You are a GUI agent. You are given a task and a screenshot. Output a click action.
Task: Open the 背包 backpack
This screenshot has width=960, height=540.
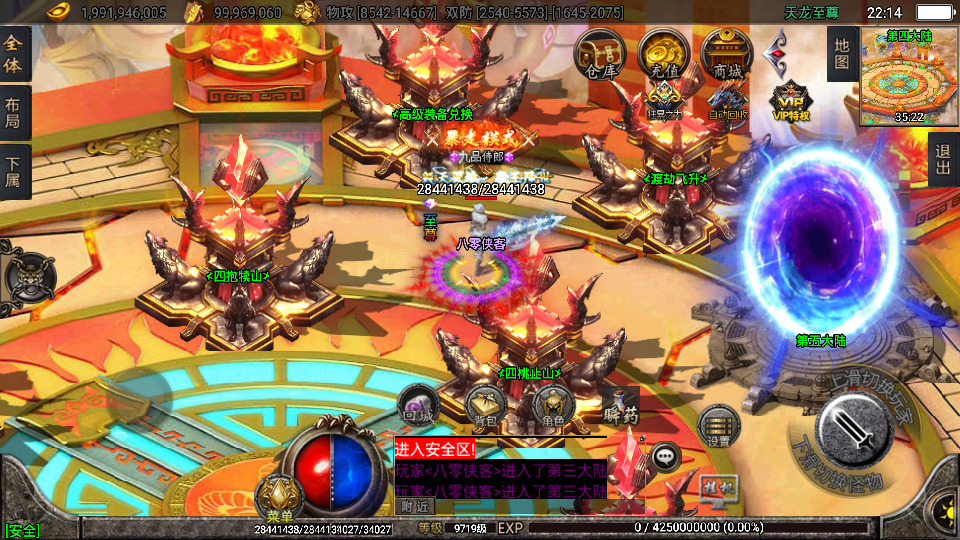click(485, 406)
